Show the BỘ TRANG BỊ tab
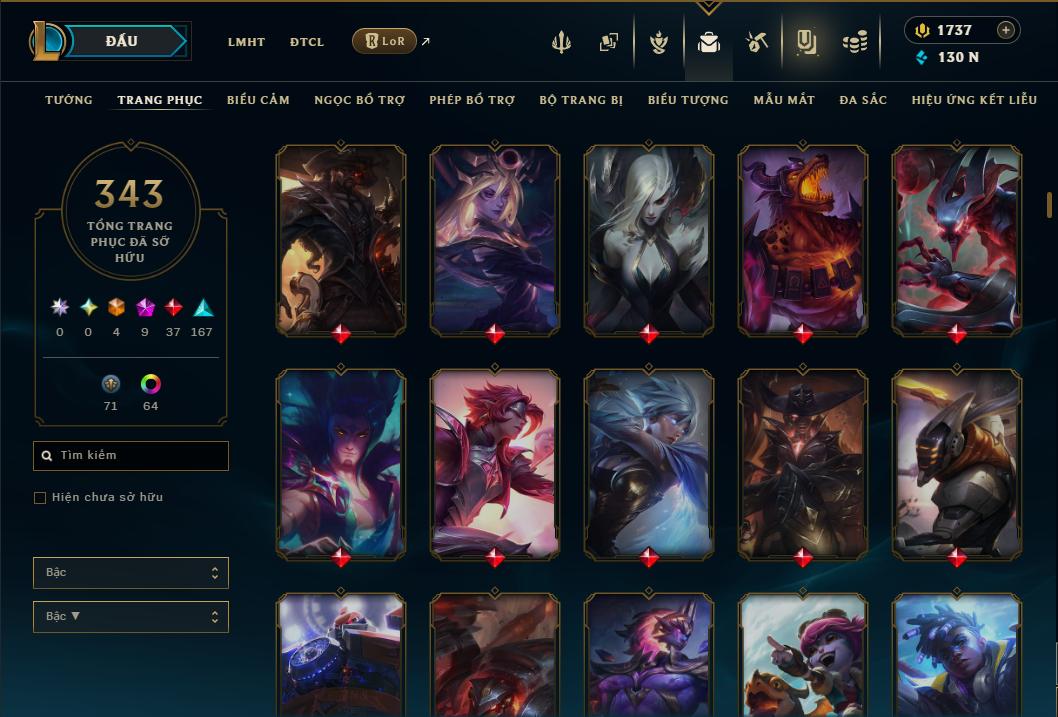The width and height of the screenshot is (1058, 717). click(x=581, y=100)
